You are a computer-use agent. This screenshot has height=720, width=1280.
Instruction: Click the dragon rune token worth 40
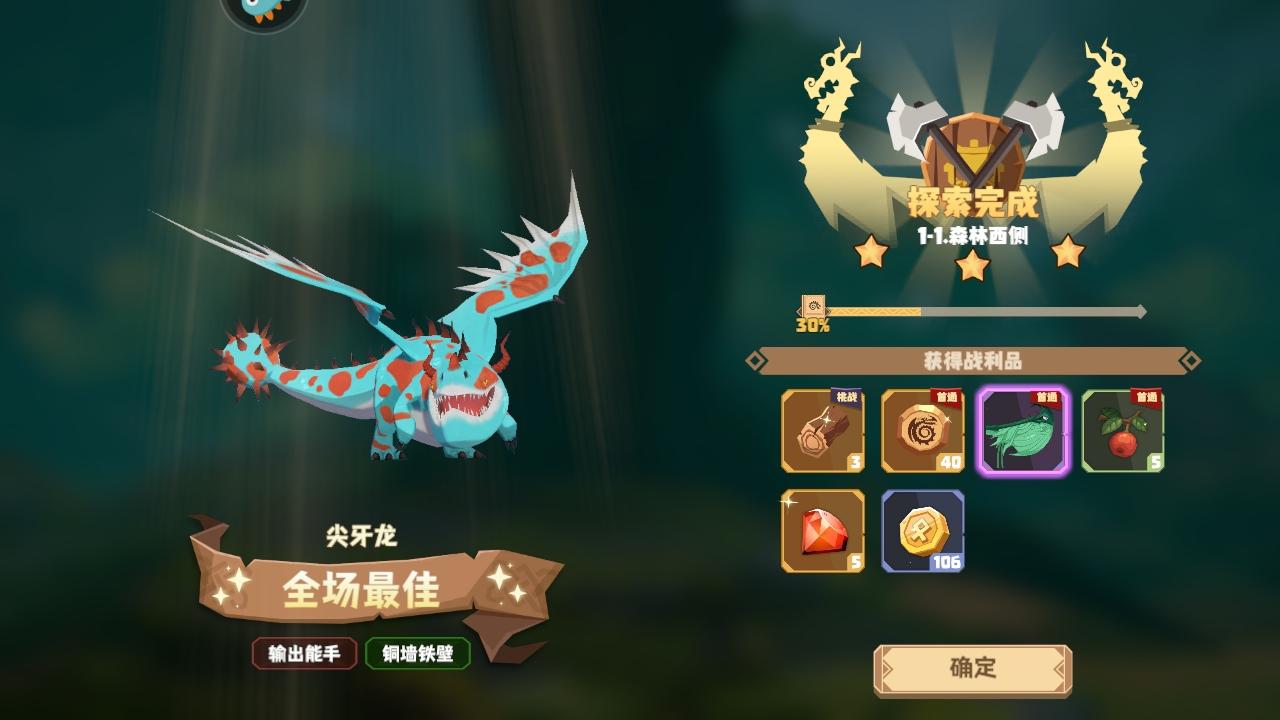pyautogui.click(x=922, y=433)
